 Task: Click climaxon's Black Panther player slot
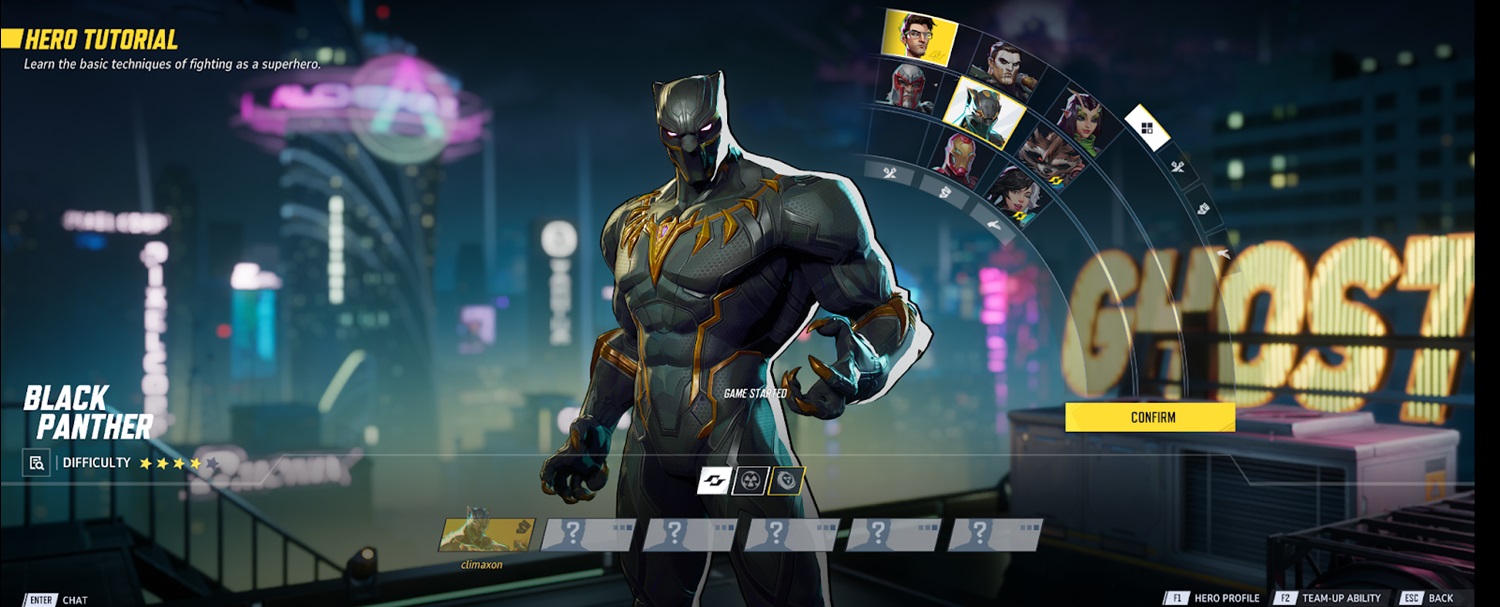click(x=487, y=535)
